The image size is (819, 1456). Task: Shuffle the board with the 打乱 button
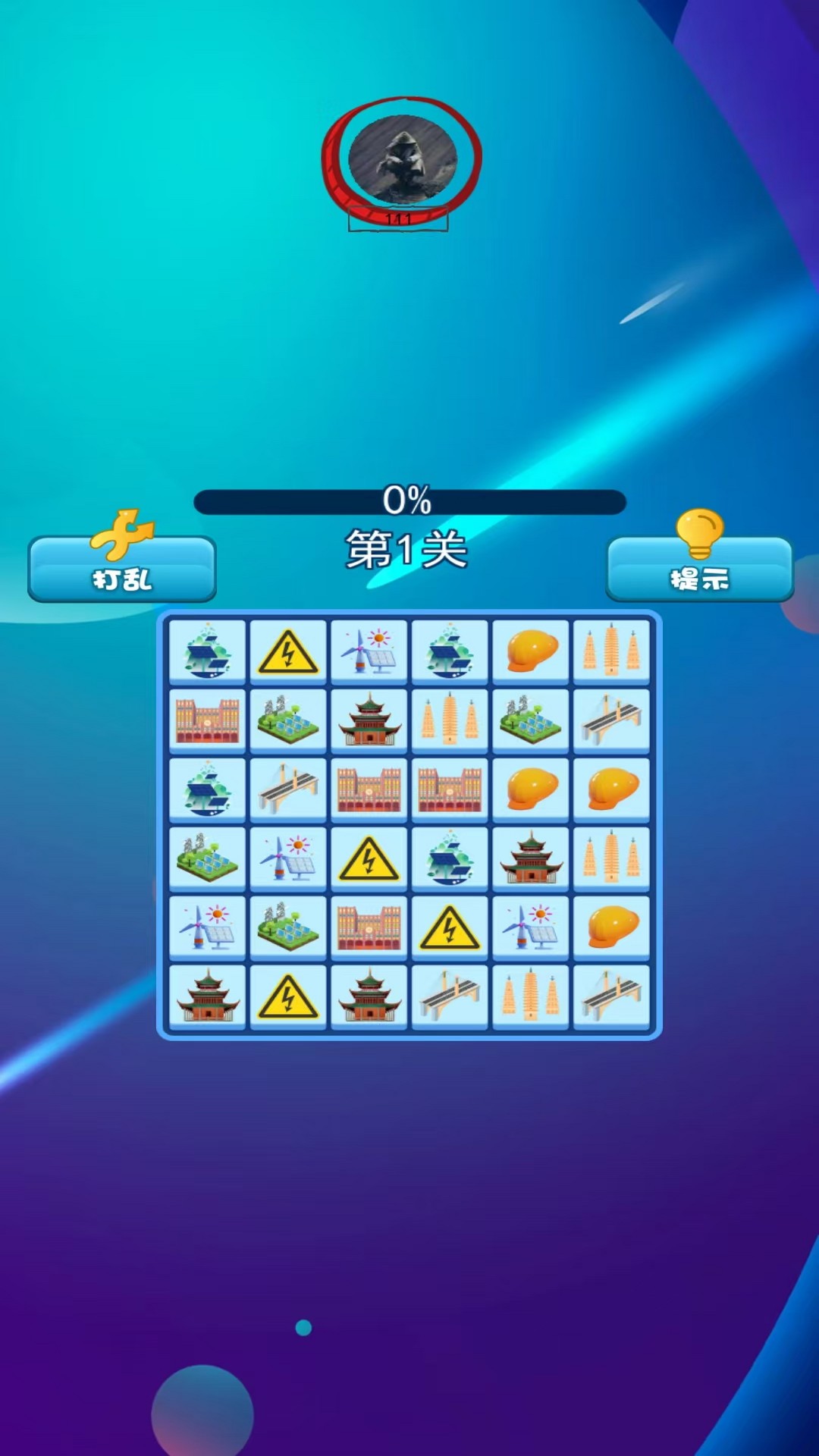[x=122, y=570]
